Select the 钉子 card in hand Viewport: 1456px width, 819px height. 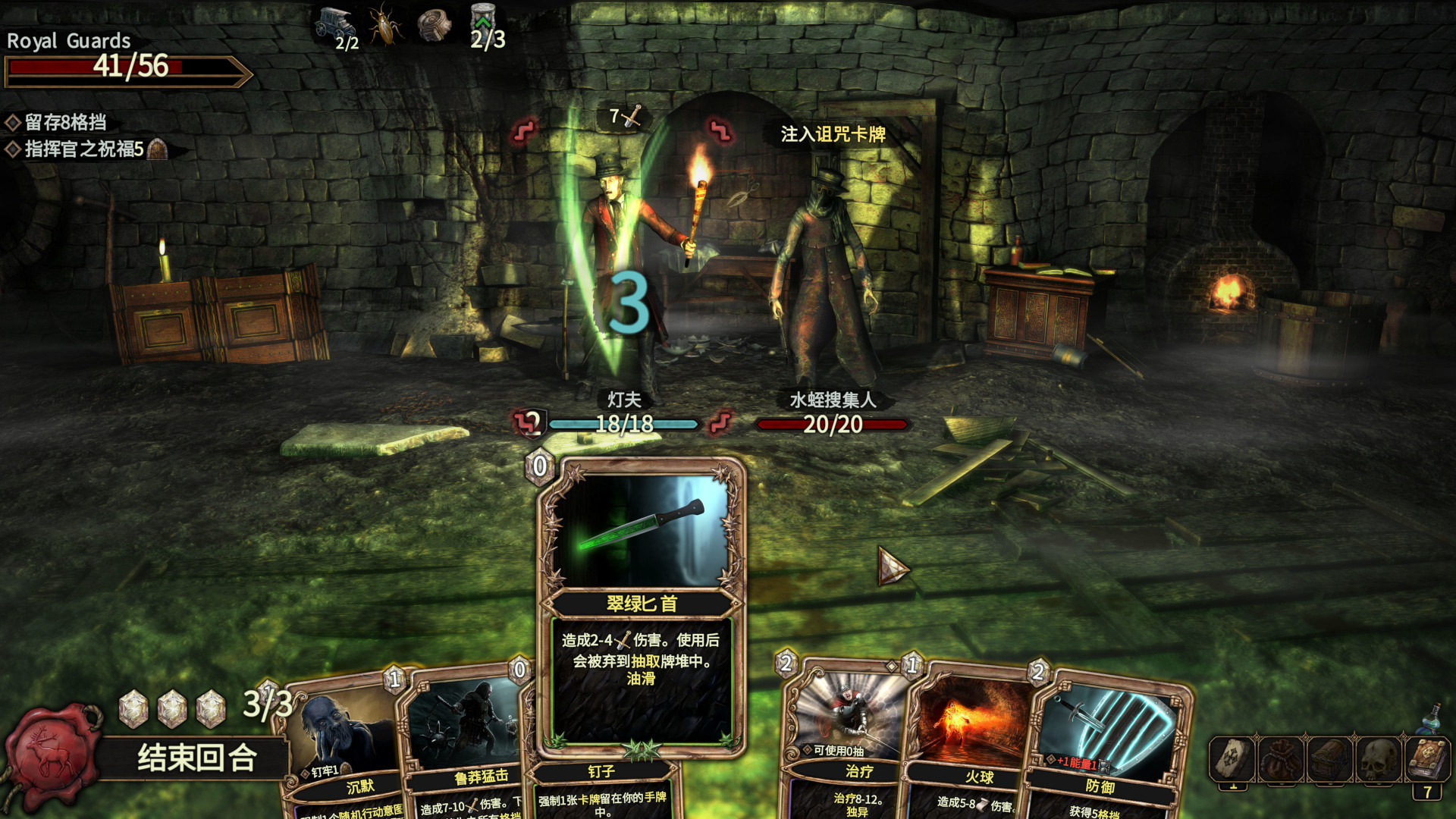pyautogui.click(x=601, y=789)
